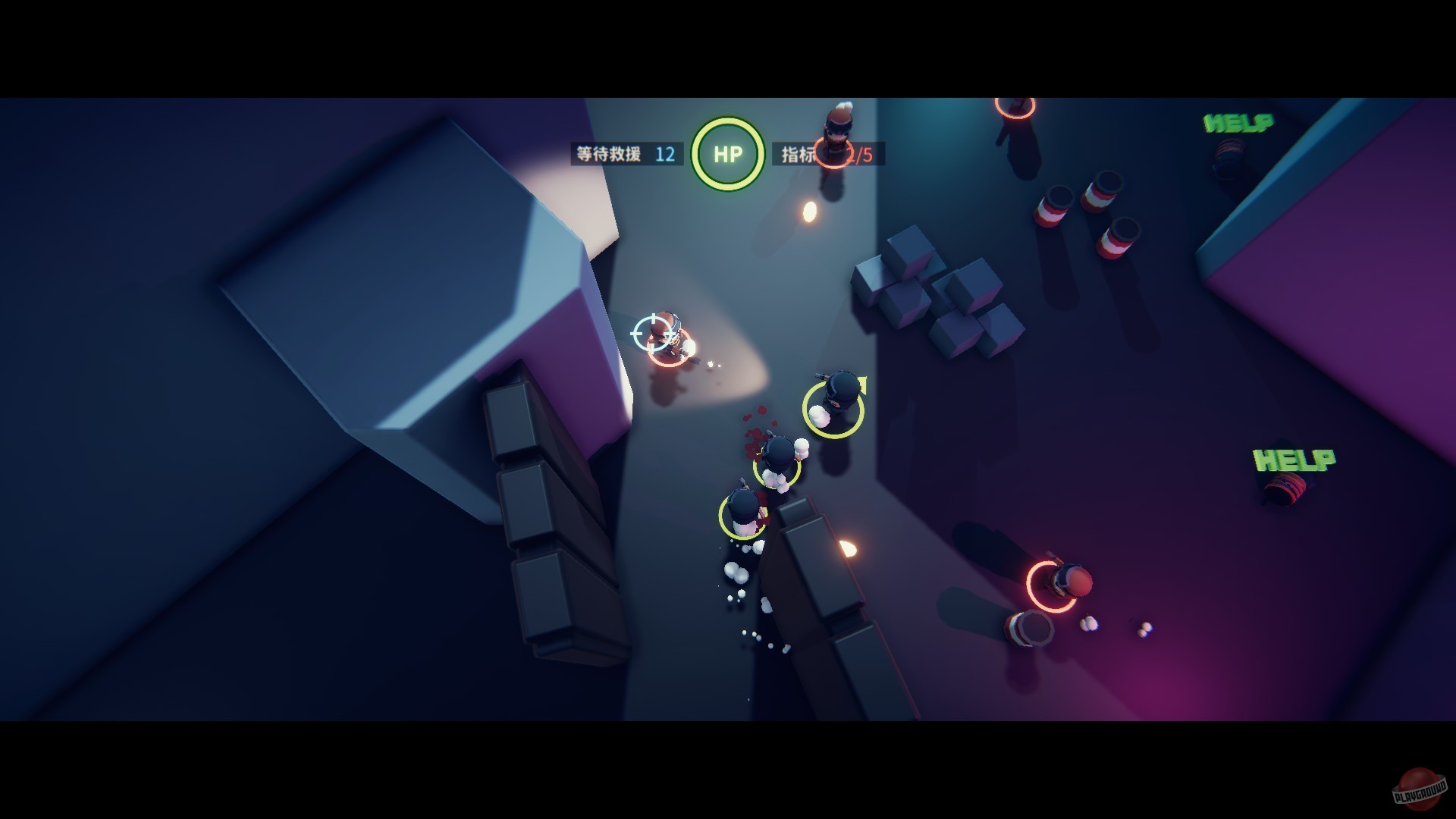This screenshot has width=1456, height=819.
Task: Click the blue number 12 in the HUD
Action: [664, 153]
